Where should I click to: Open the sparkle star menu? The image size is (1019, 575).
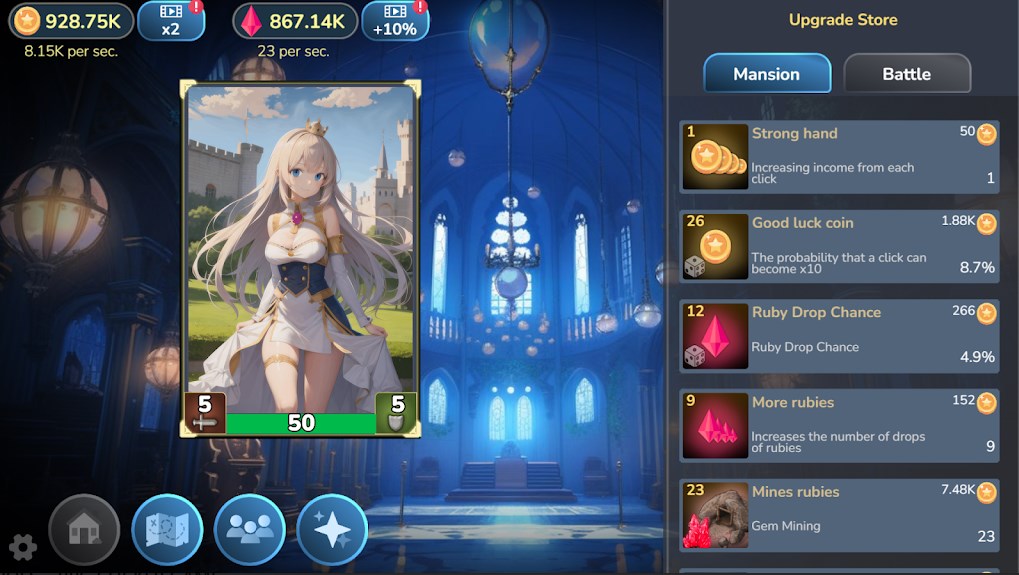332,529
